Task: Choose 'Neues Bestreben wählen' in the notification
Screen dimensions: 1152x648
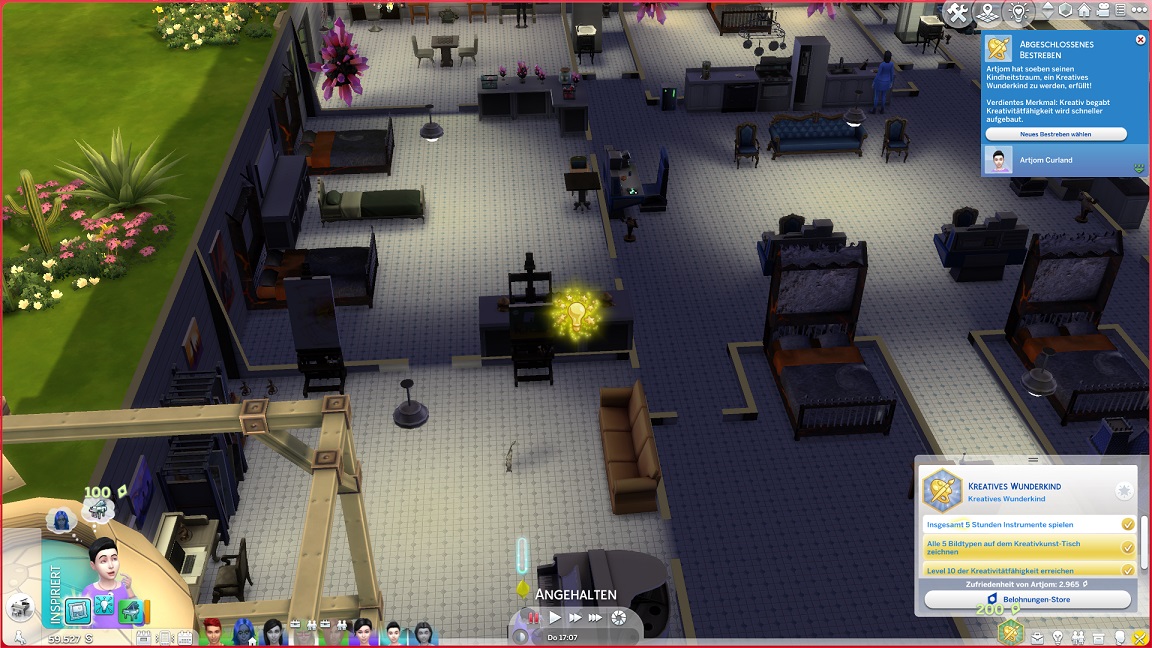Action: pyautogui.click(x=1055, y=134)
